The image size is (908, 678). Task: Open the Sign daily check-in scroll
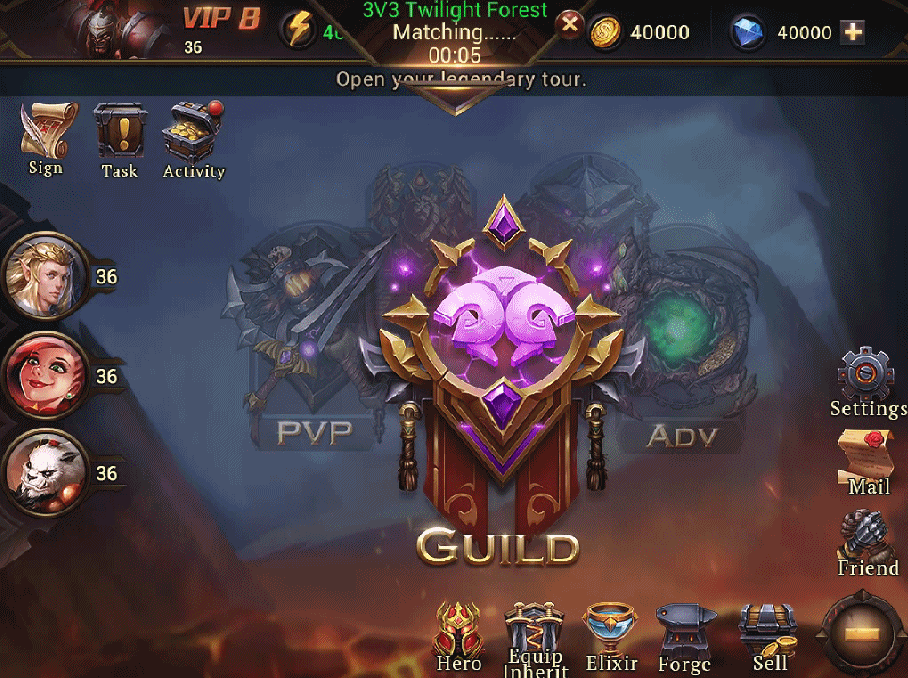tap(45, 135)
